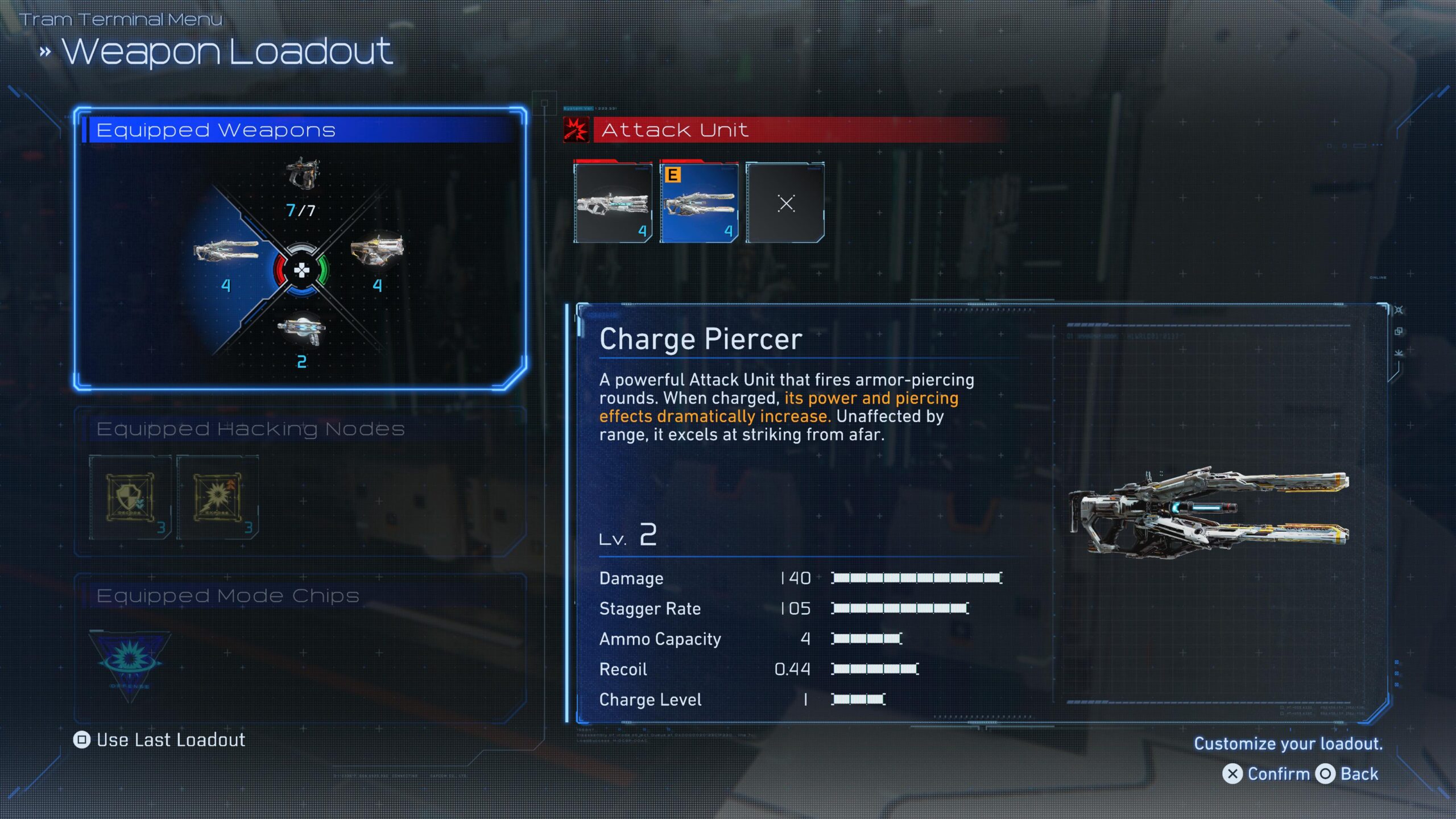The width and height of the screenshot is (1456, 819).
Task: Choose the empty X slot to unequip
Action: pyautogui.click(x=785, y=203)
